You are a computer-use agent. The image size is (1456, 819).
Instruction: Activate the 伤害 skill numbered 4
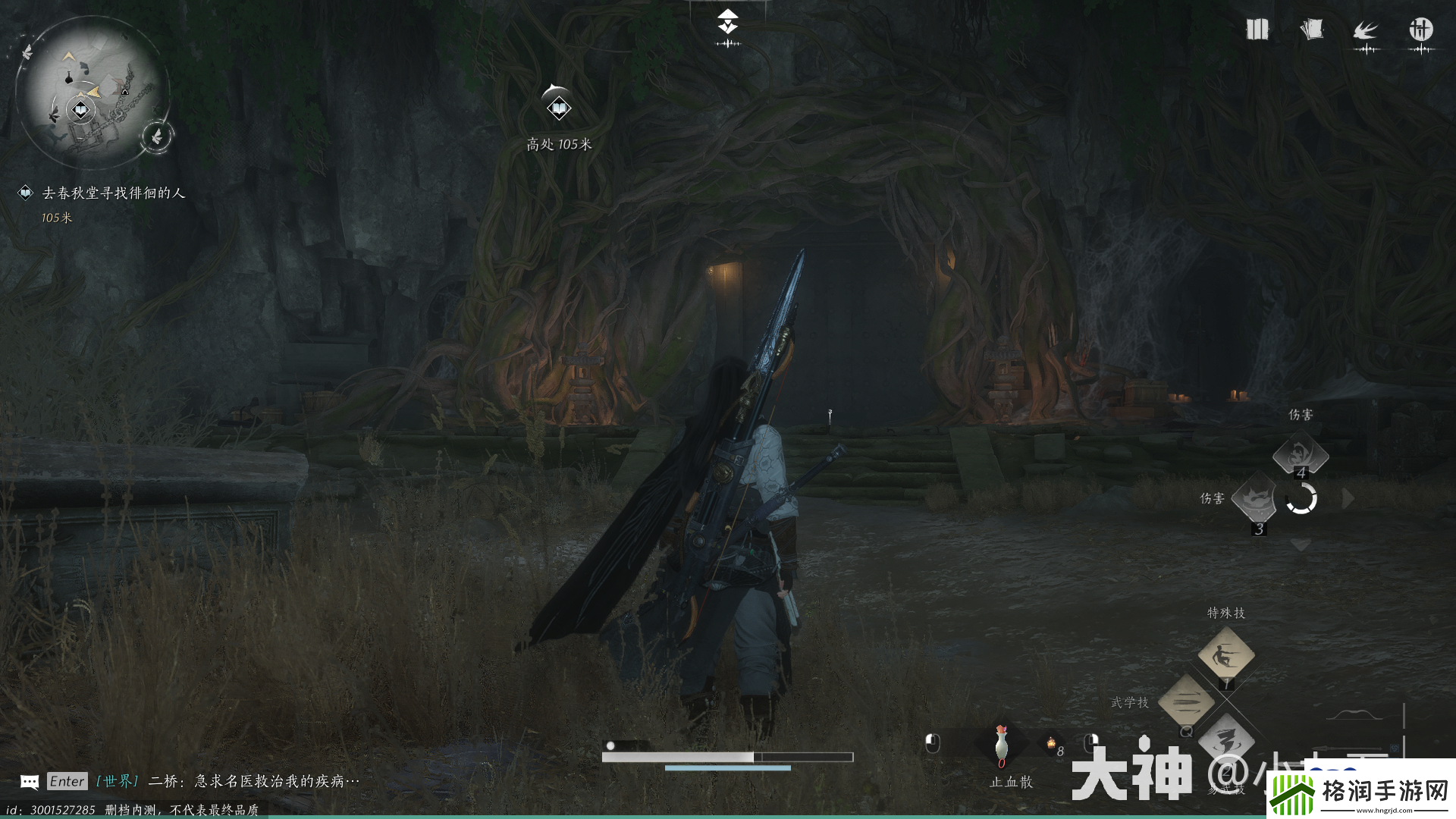pyautogui.click(x=1301, y=455)
